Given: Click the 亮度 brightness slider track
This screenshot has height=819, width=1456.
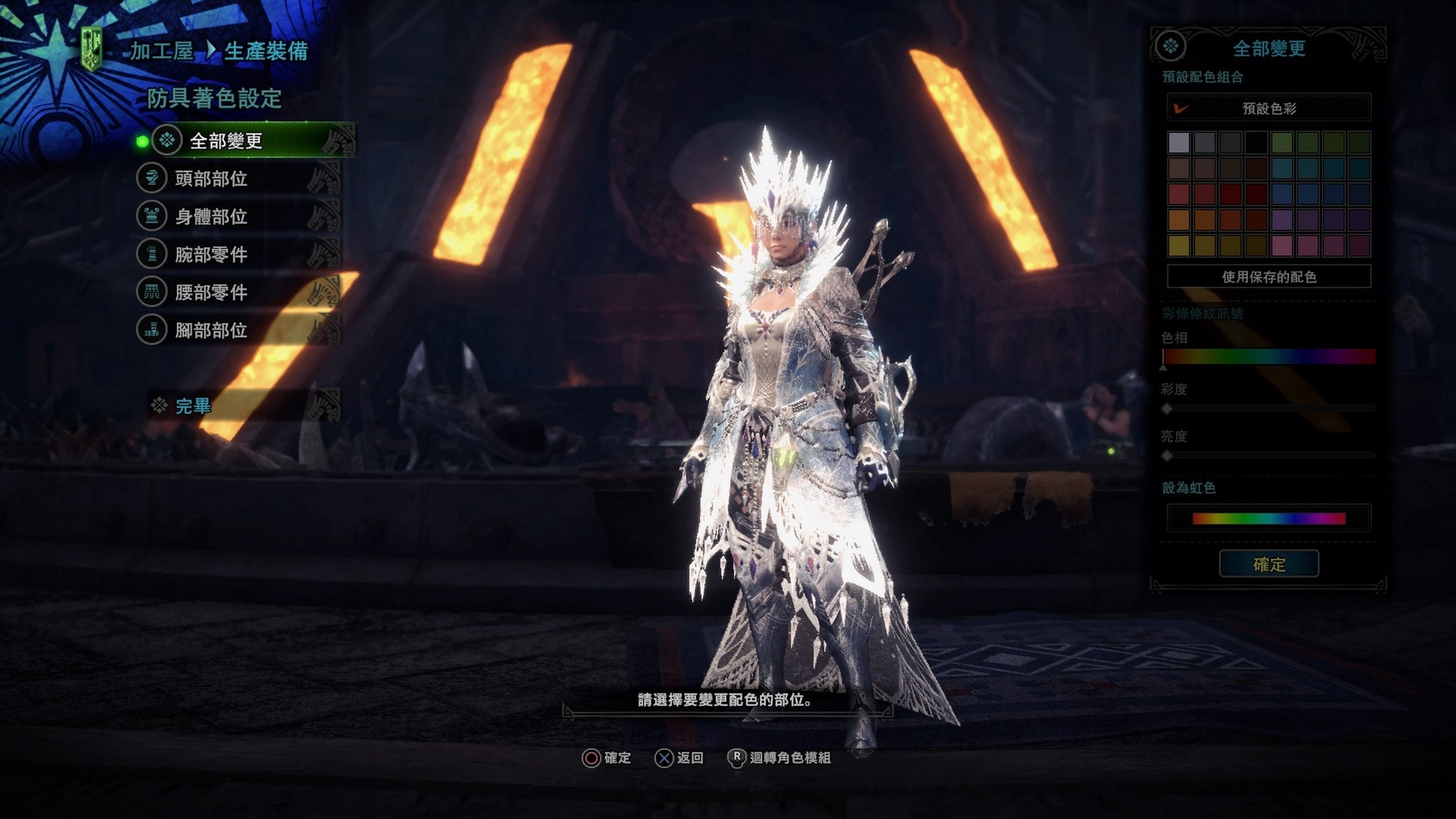Looking at the screenshot, I should (1269, 456).
